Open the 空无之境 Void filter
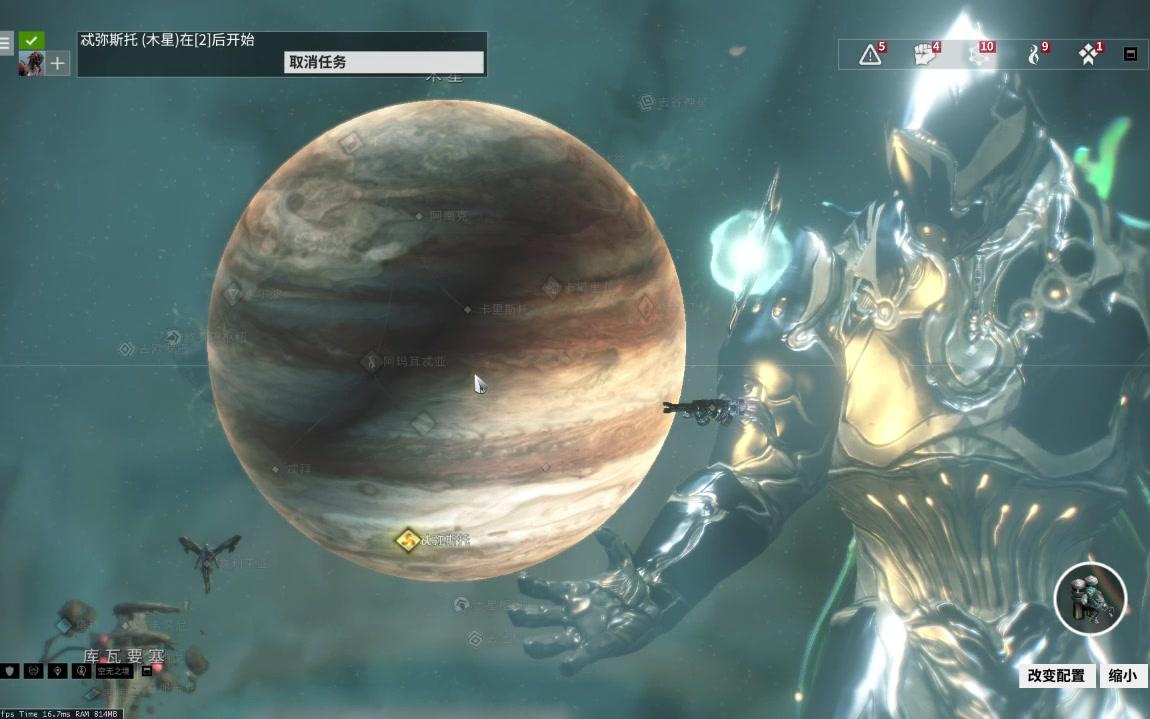Screen dimensions: 1150x719 (114, 671)
